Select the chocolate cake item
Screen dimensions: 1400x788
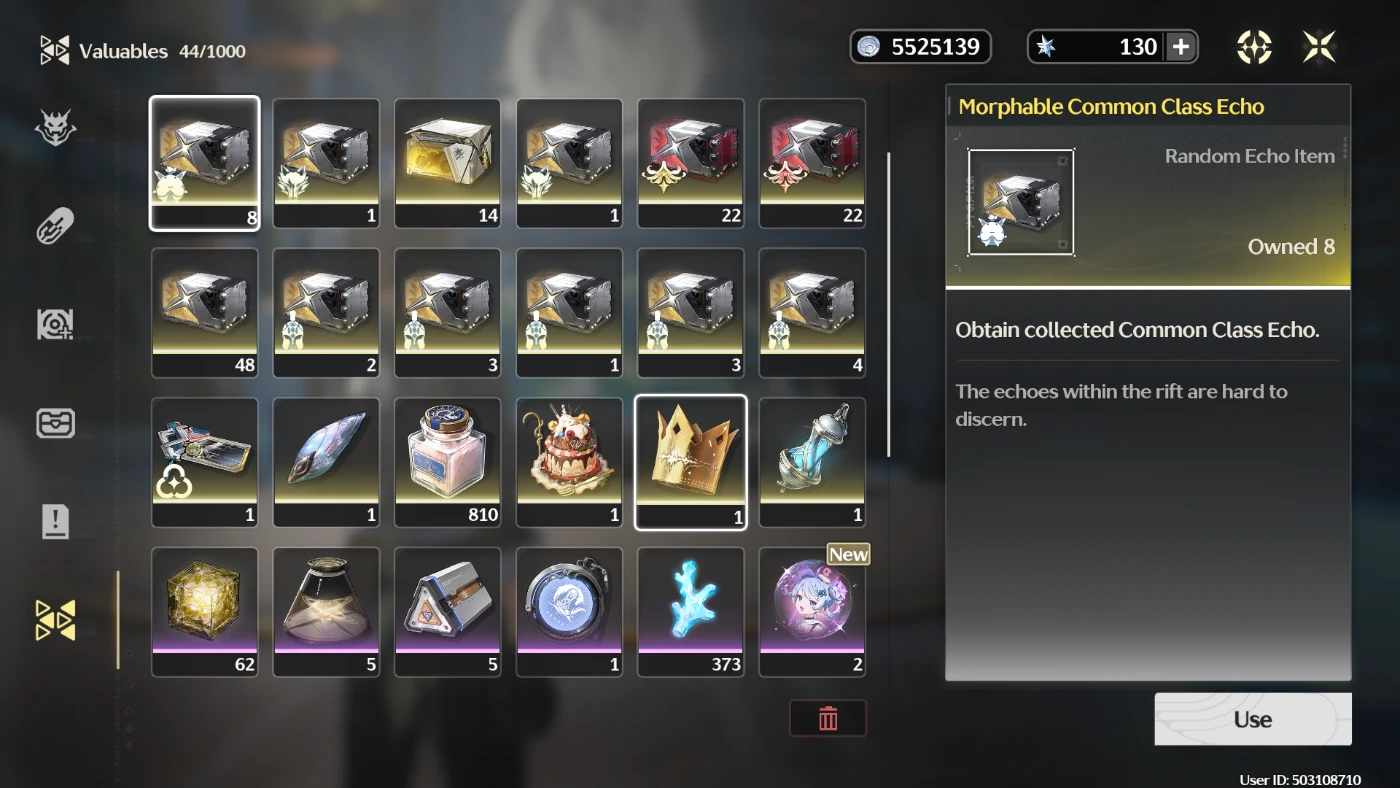tap(569, 461)
